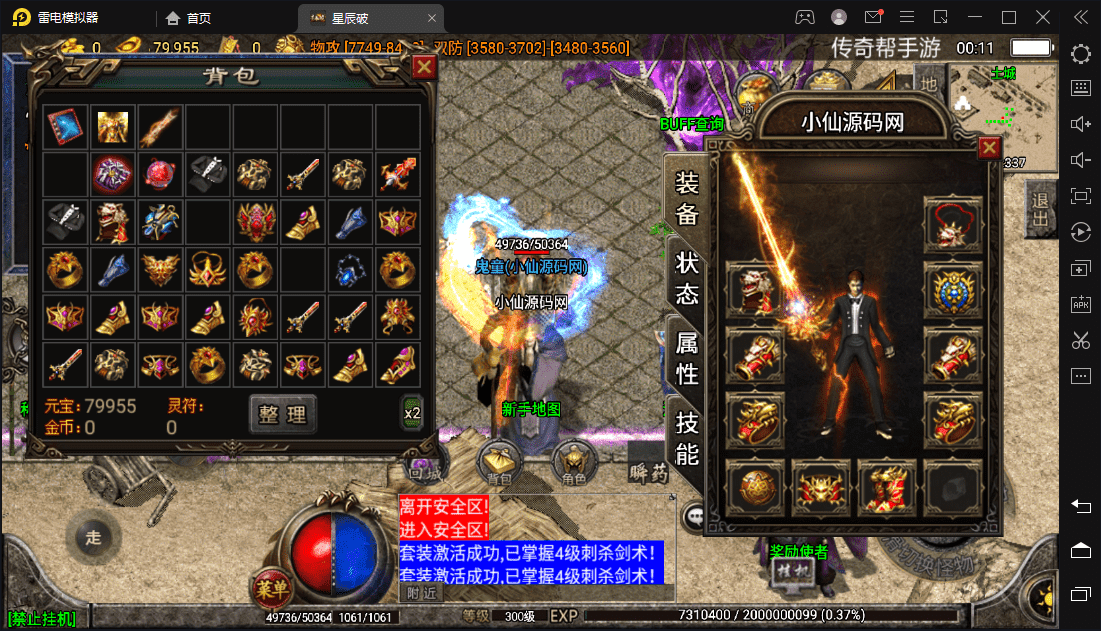
Task: Open the 属性 (Attributes) tab
Action: pos(688,358)
